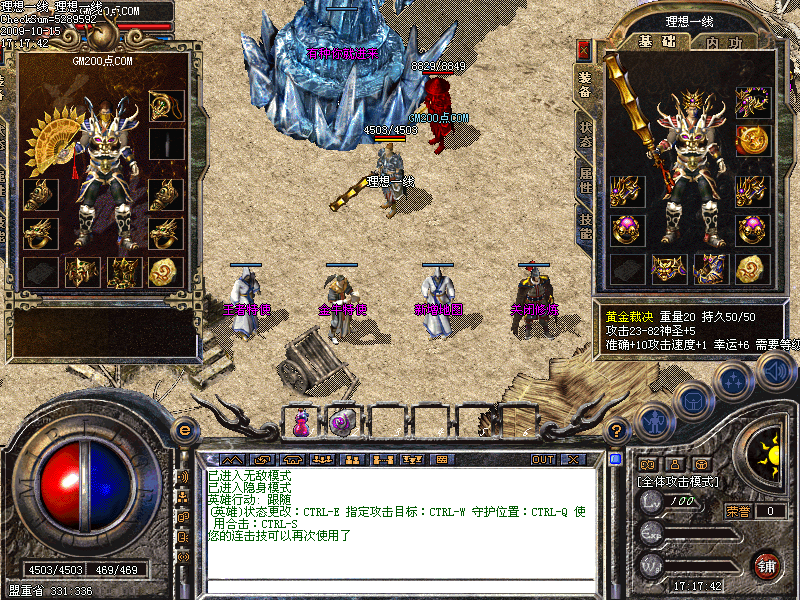Viewport: 800px width, 600px height.
Task: Open the 状态 side tab
Action: pos(584,135)
